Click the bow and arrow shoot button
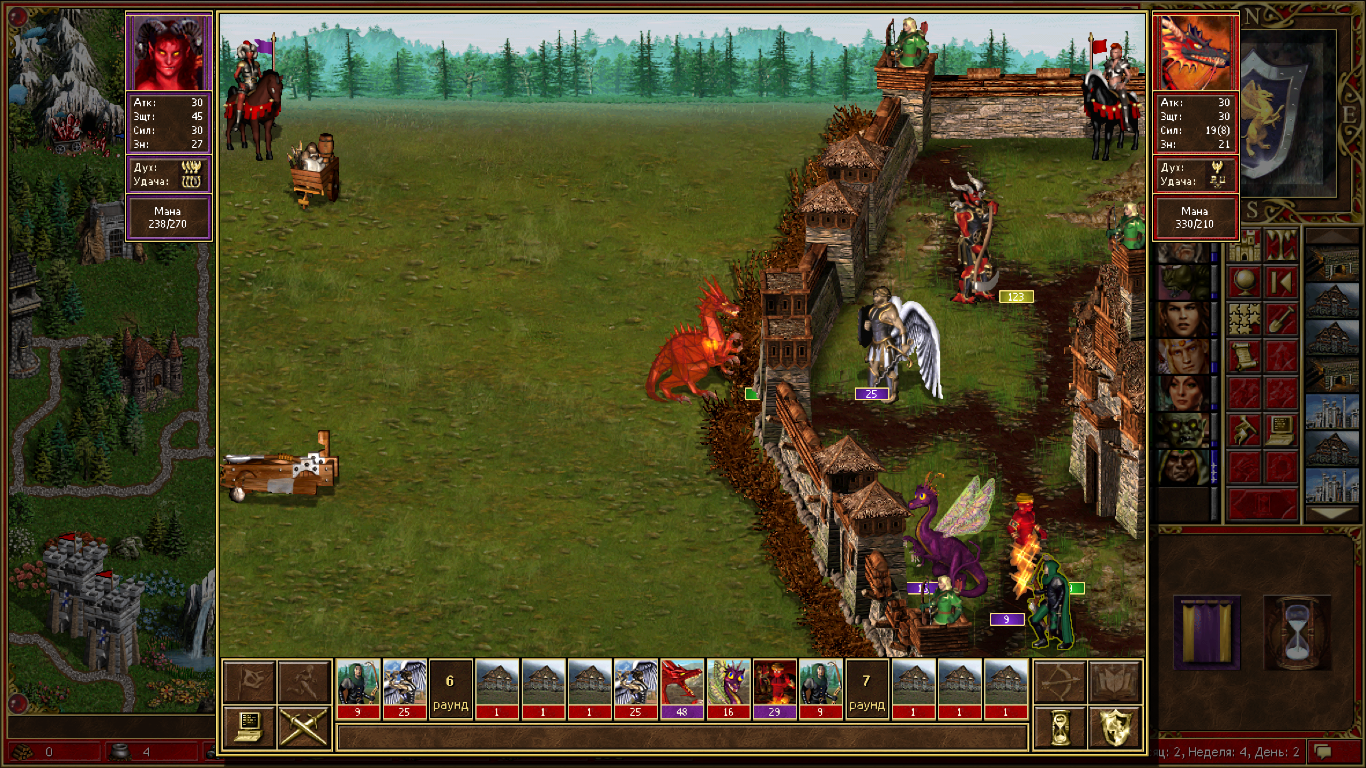The height and width of the screenshot is (768, 1366). [x=1059, y=682]
